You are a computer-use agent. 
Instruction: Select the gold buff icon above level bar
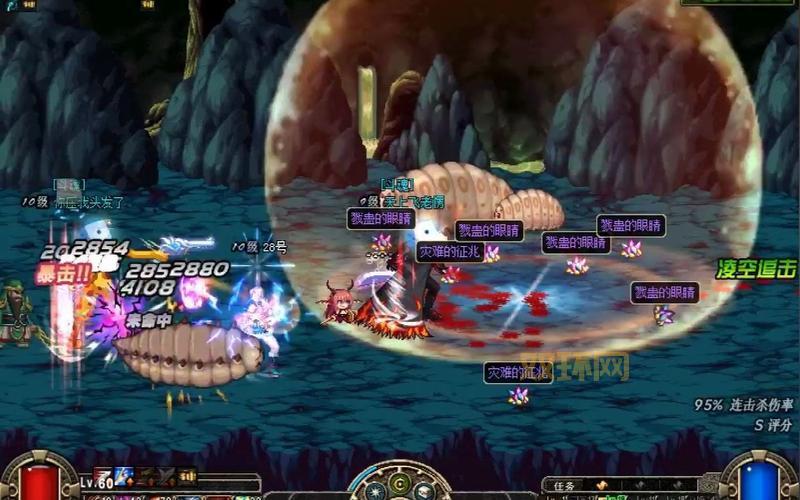[186, 475]
